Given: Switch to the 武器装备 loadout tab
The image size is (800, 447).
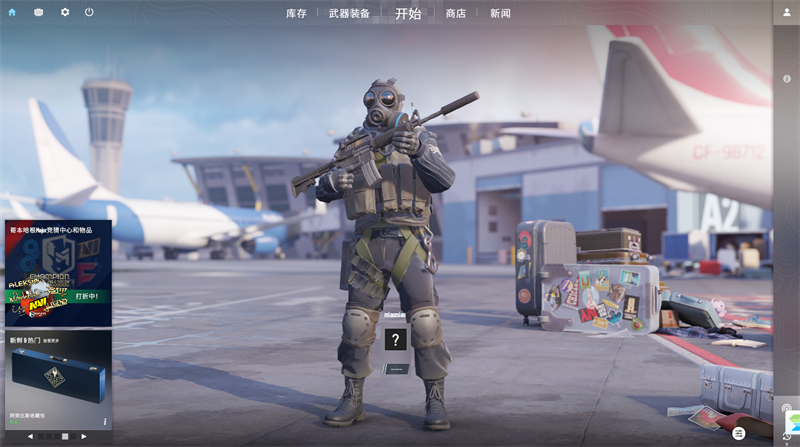Looking at the screenshot, I should pos(349,13).
